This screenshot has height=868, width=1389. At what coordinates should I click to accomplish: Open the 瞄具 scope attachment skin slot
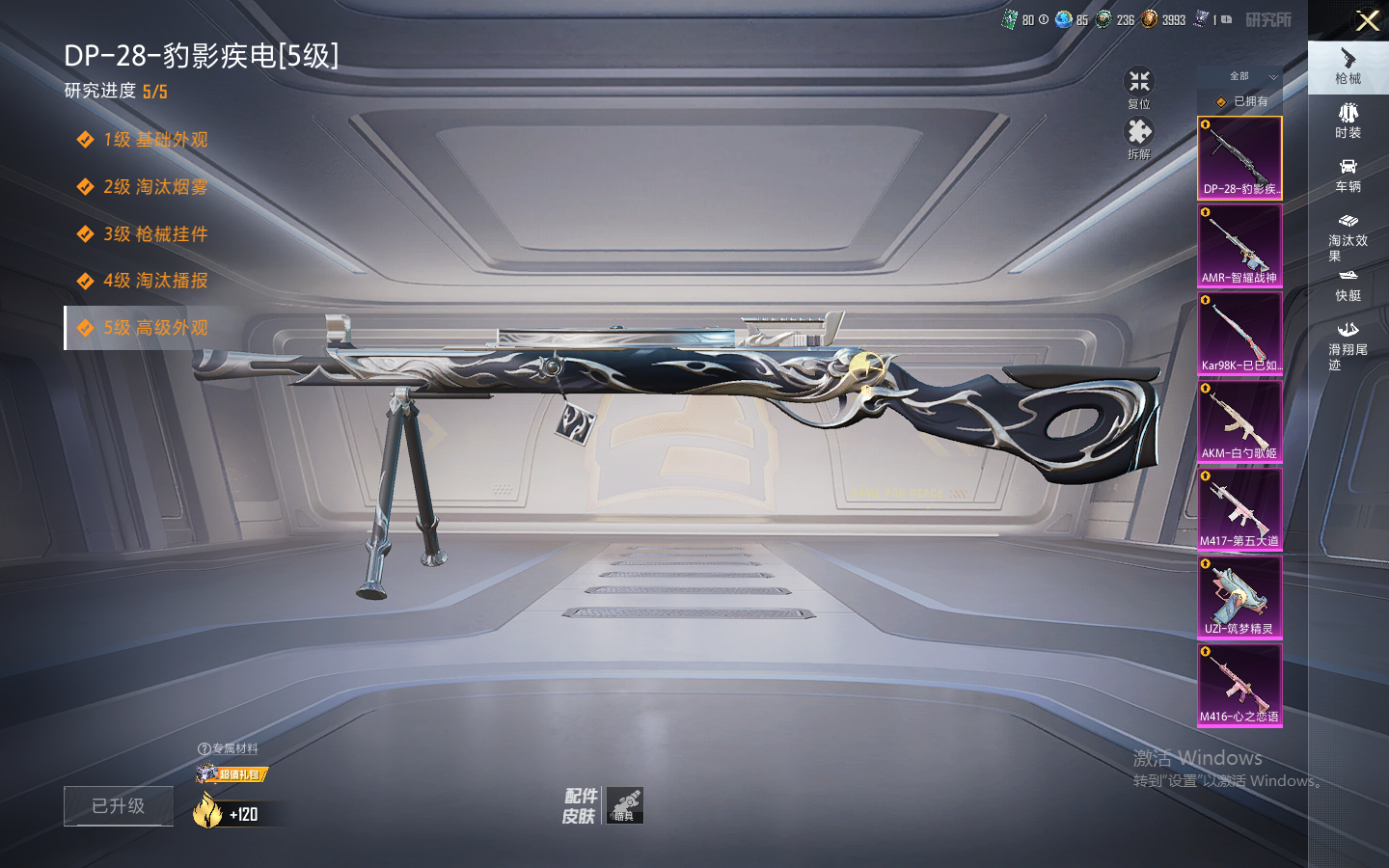point(624,805)
